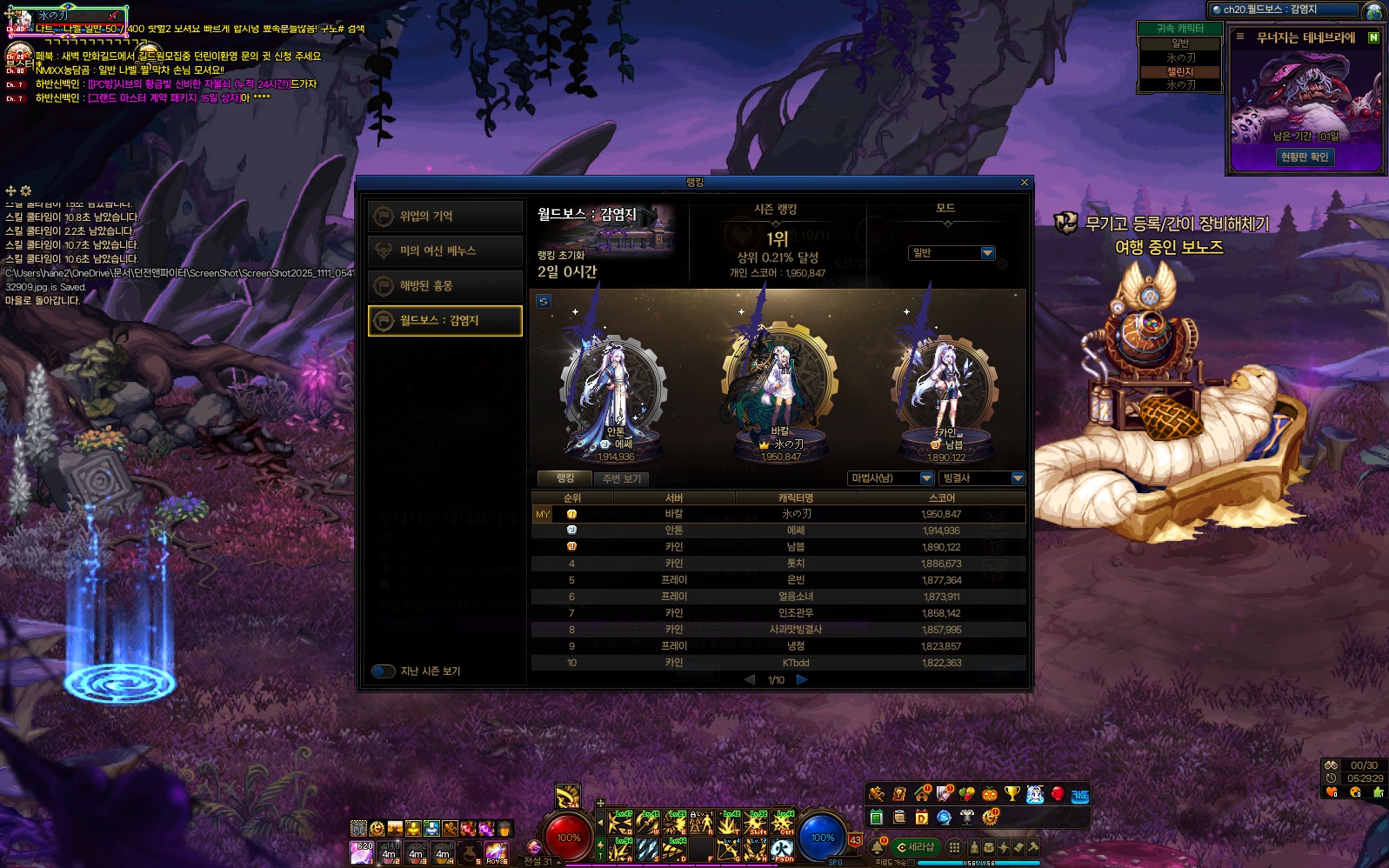The width and height of the screenshot is (1389, 868).
Task: Switch to the 랭킹 tab
Action: click(565, 478)
